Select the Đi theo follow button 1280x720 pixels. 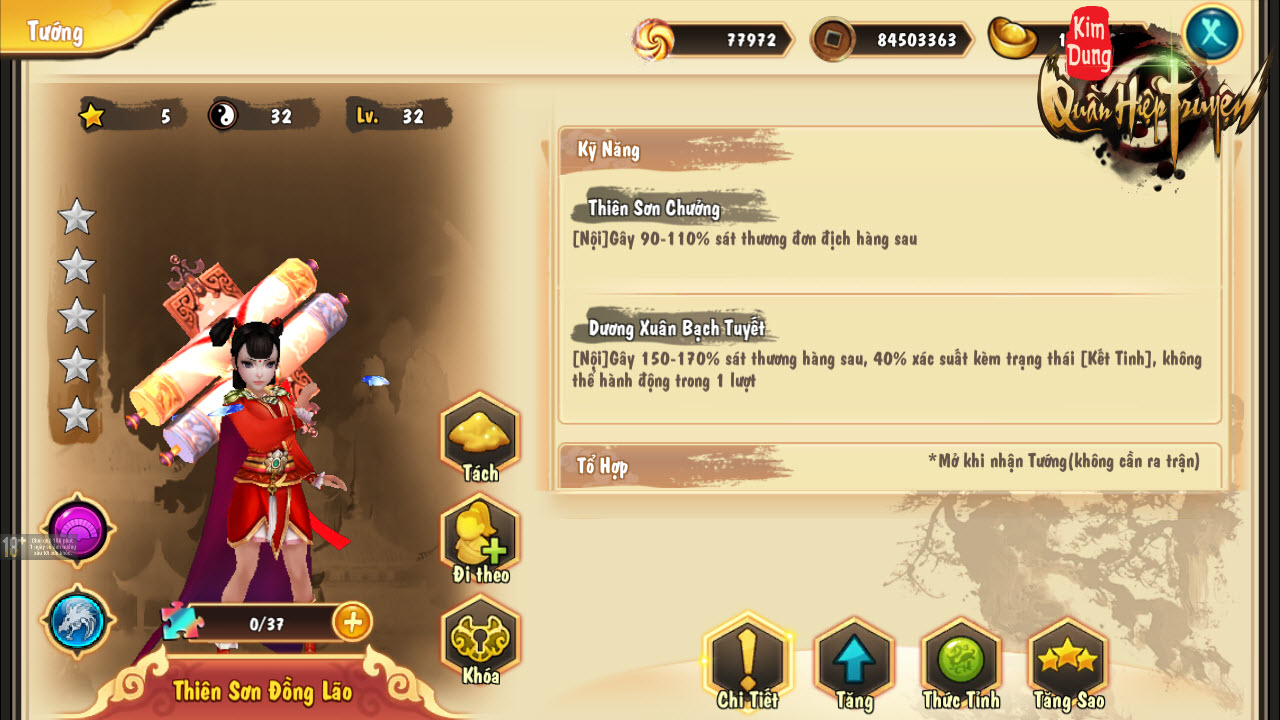pos(480,539)
